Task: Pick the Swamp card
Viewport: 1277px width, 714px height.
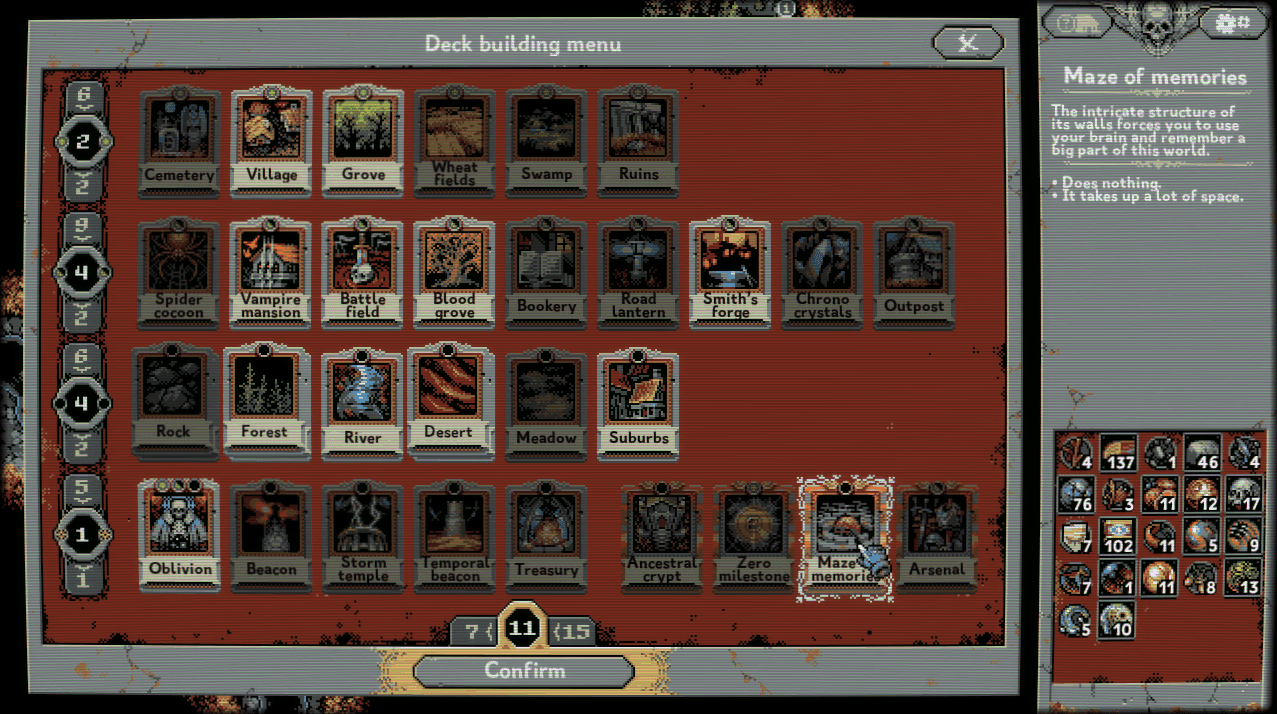Action: [x=547, y=140]
